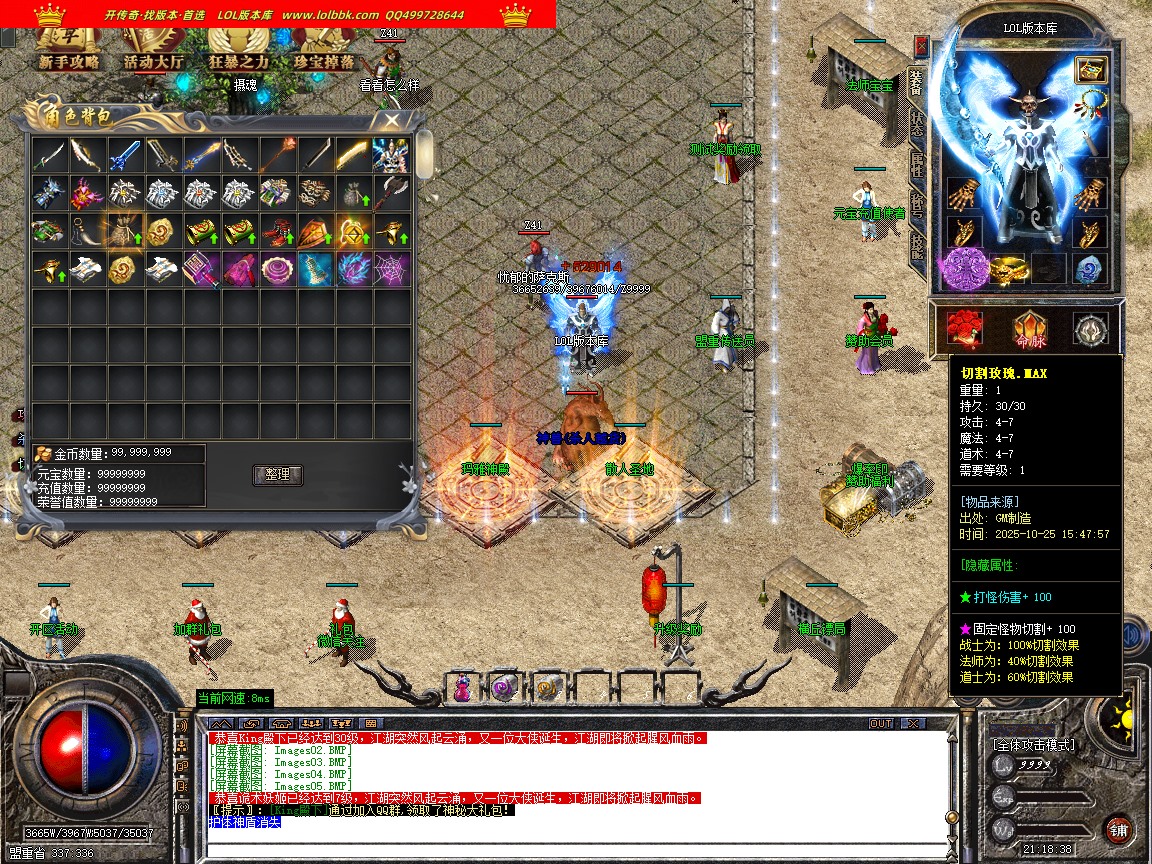Select the red rose equipment slot

click(x=965, y=329)
